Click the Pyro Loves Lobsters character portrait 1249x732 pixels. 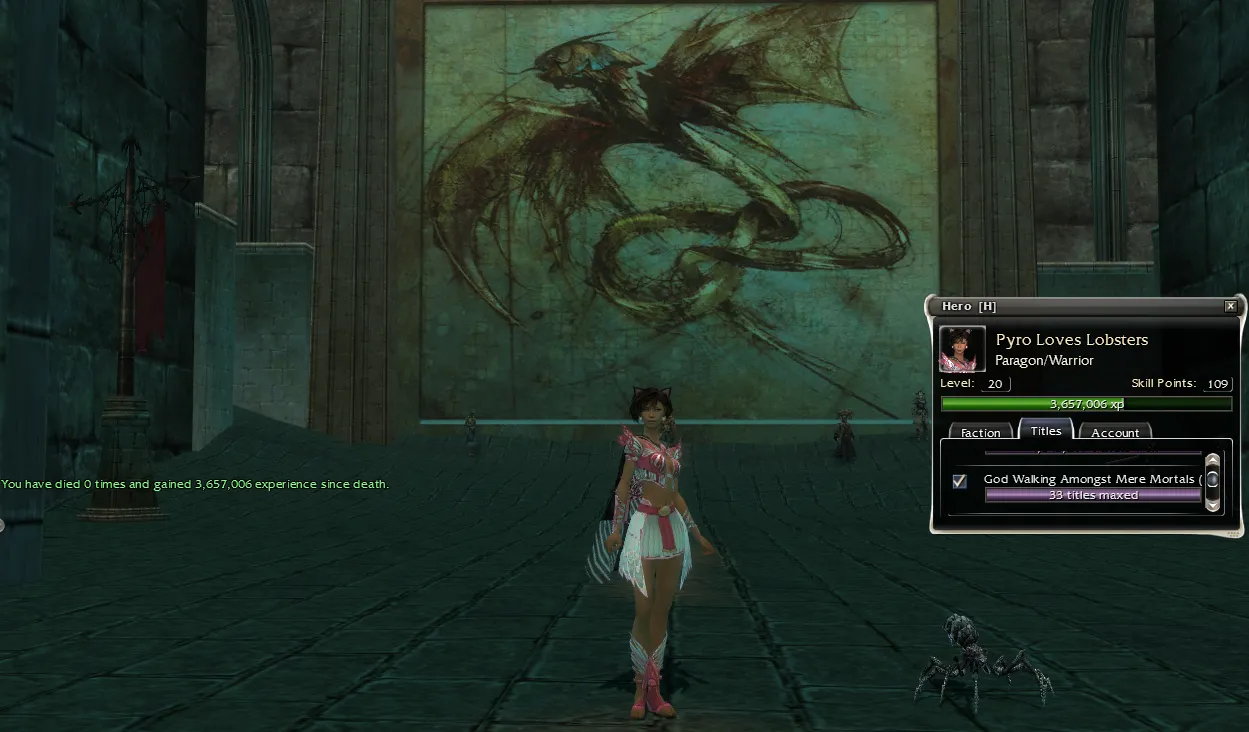tap(963, 349)
